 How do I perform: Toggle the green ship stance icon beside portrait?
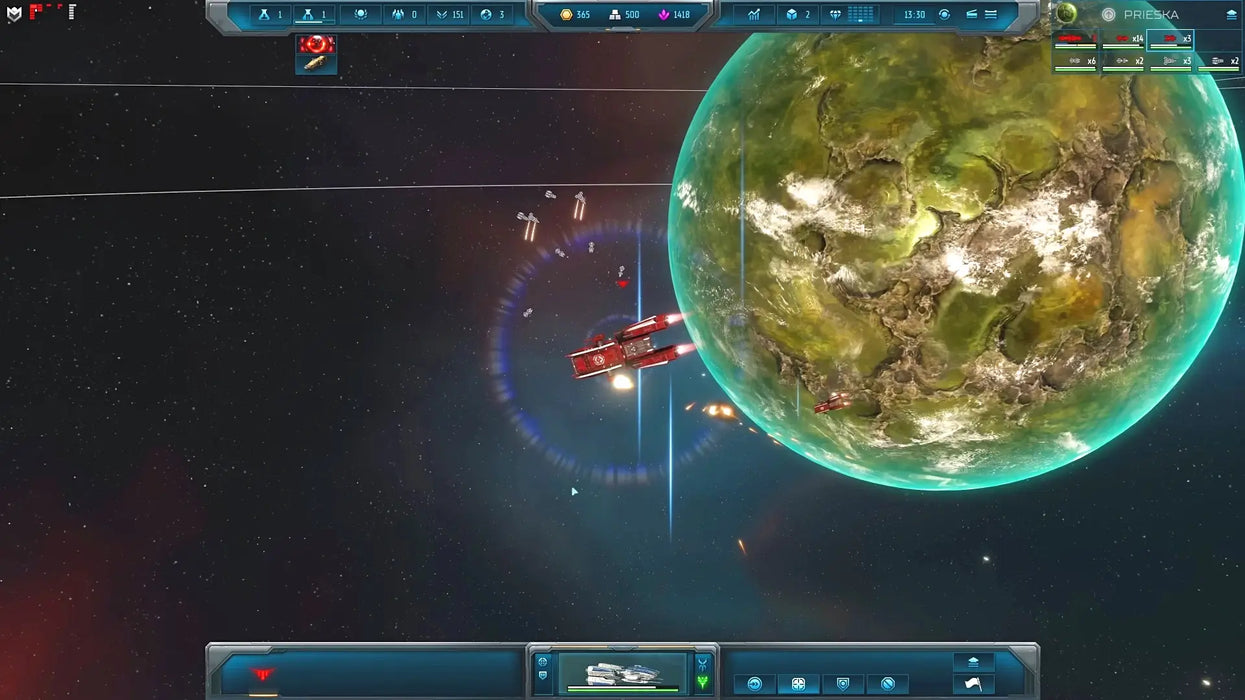pyautogui.click(x=703, y=682)
